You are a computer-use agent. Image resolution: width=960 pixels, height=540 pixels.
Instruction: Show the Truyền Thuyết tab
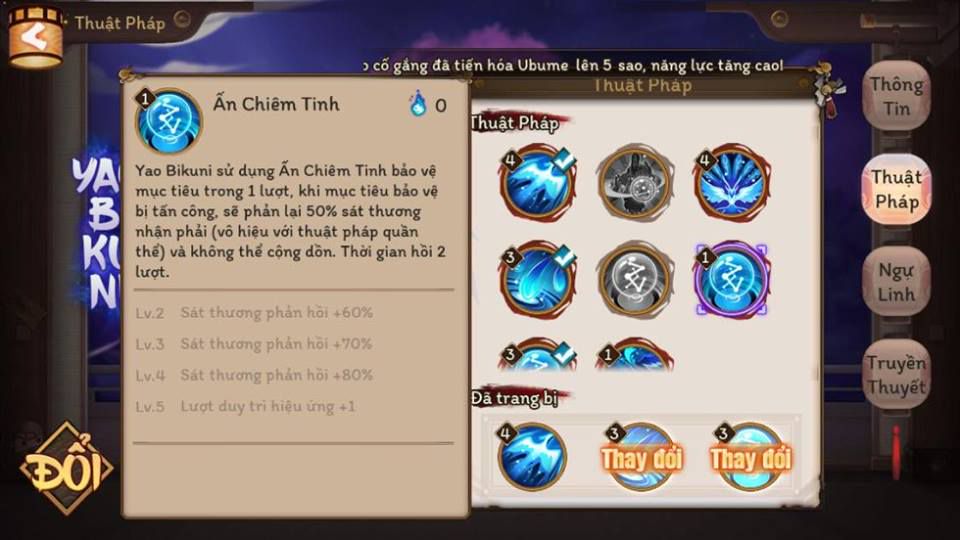(x=896, y=375)
